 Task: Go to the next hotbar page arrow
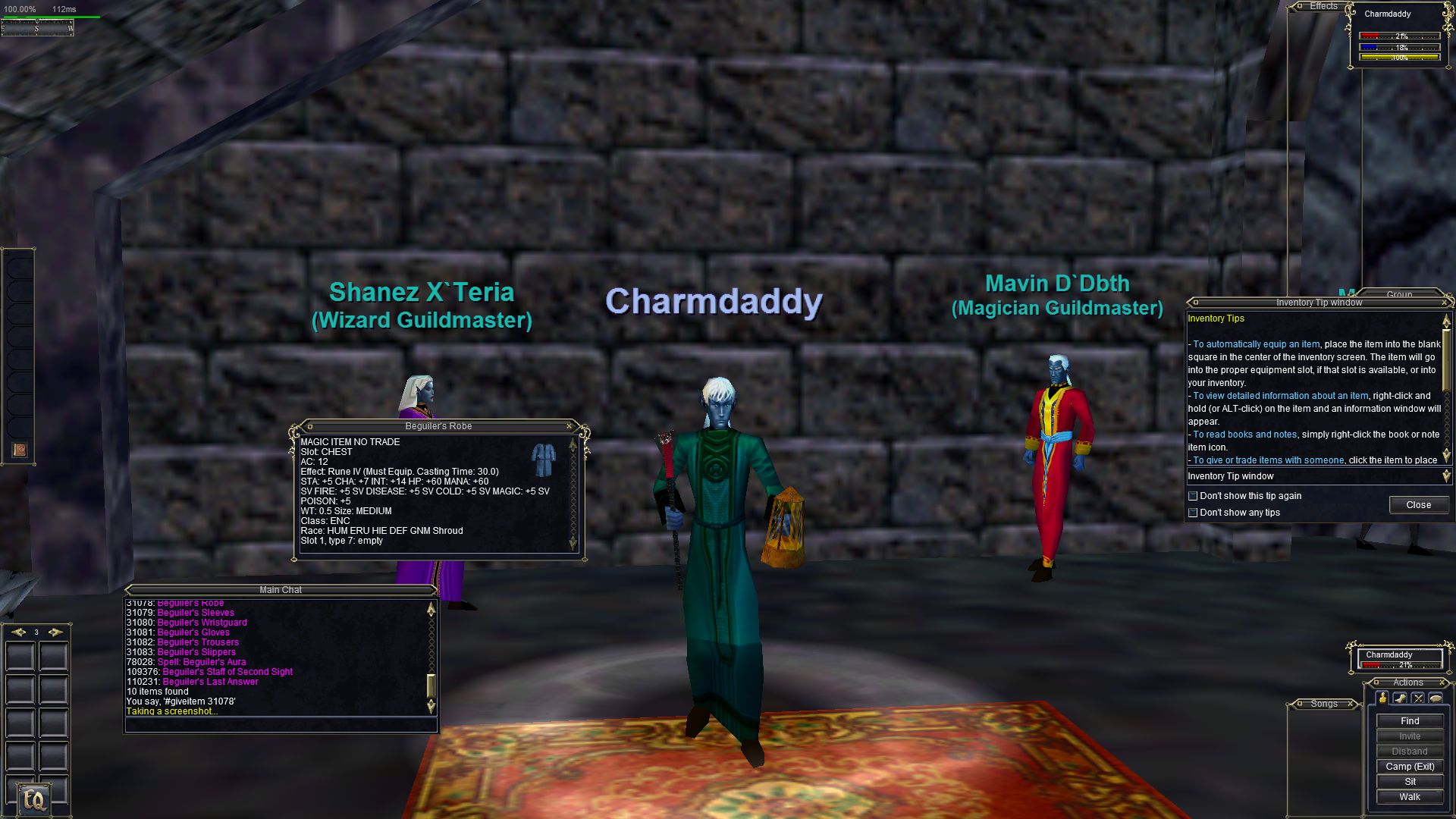point(55,632)
